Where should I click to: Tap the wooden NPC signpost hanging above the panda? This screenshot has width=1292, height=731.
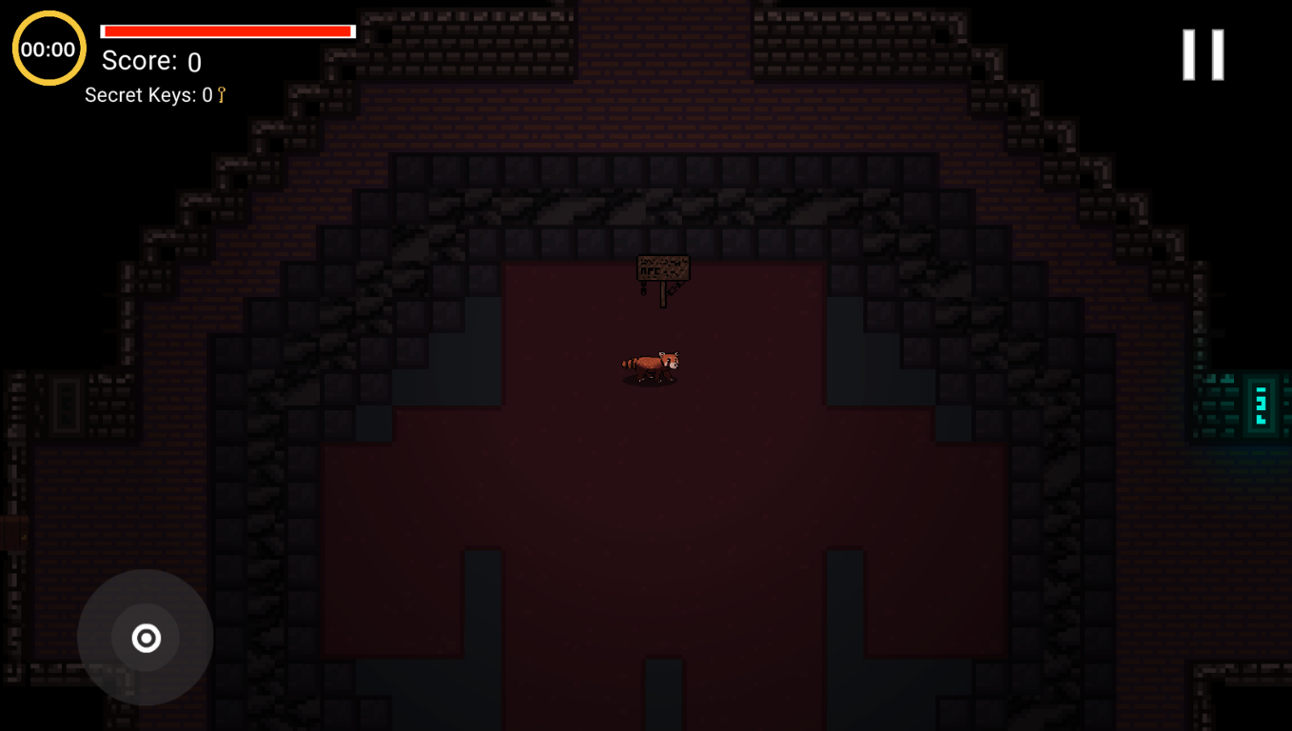[663, 268]
